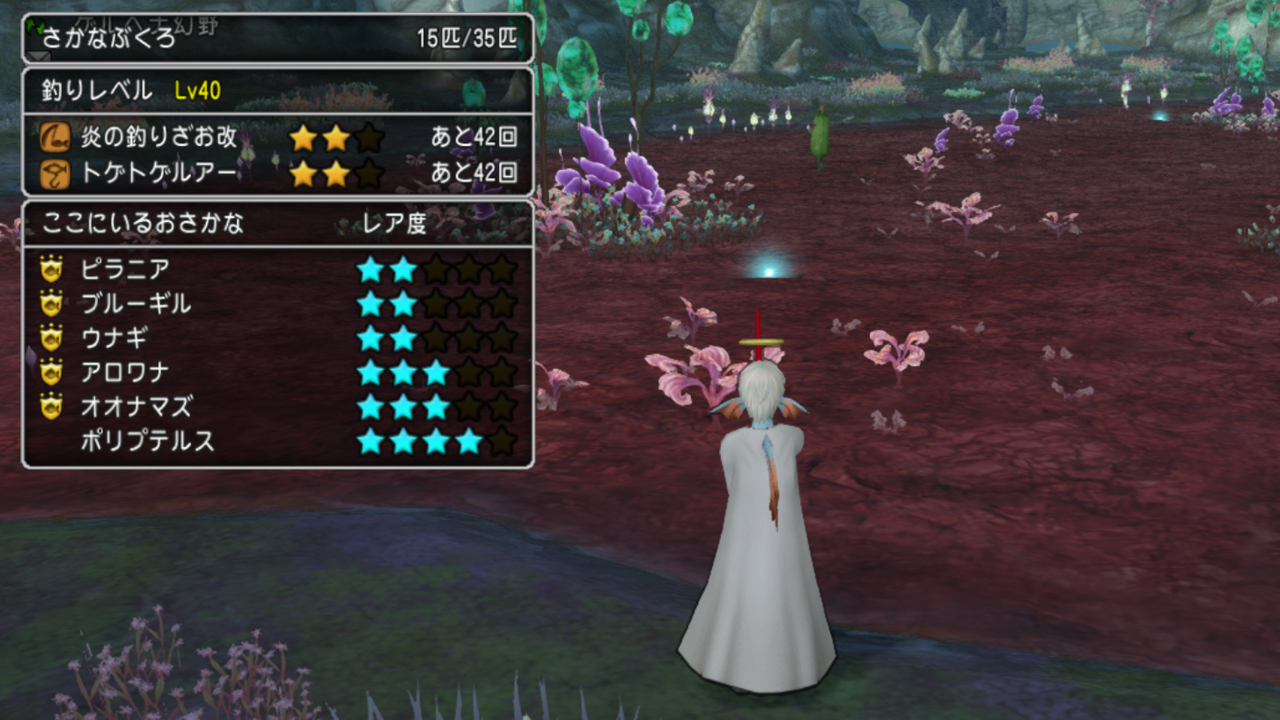Select the 炎の釣りざお改 fishing rod icon
This screenshot has height=720, width=1280.
click(x=57, y=135)
